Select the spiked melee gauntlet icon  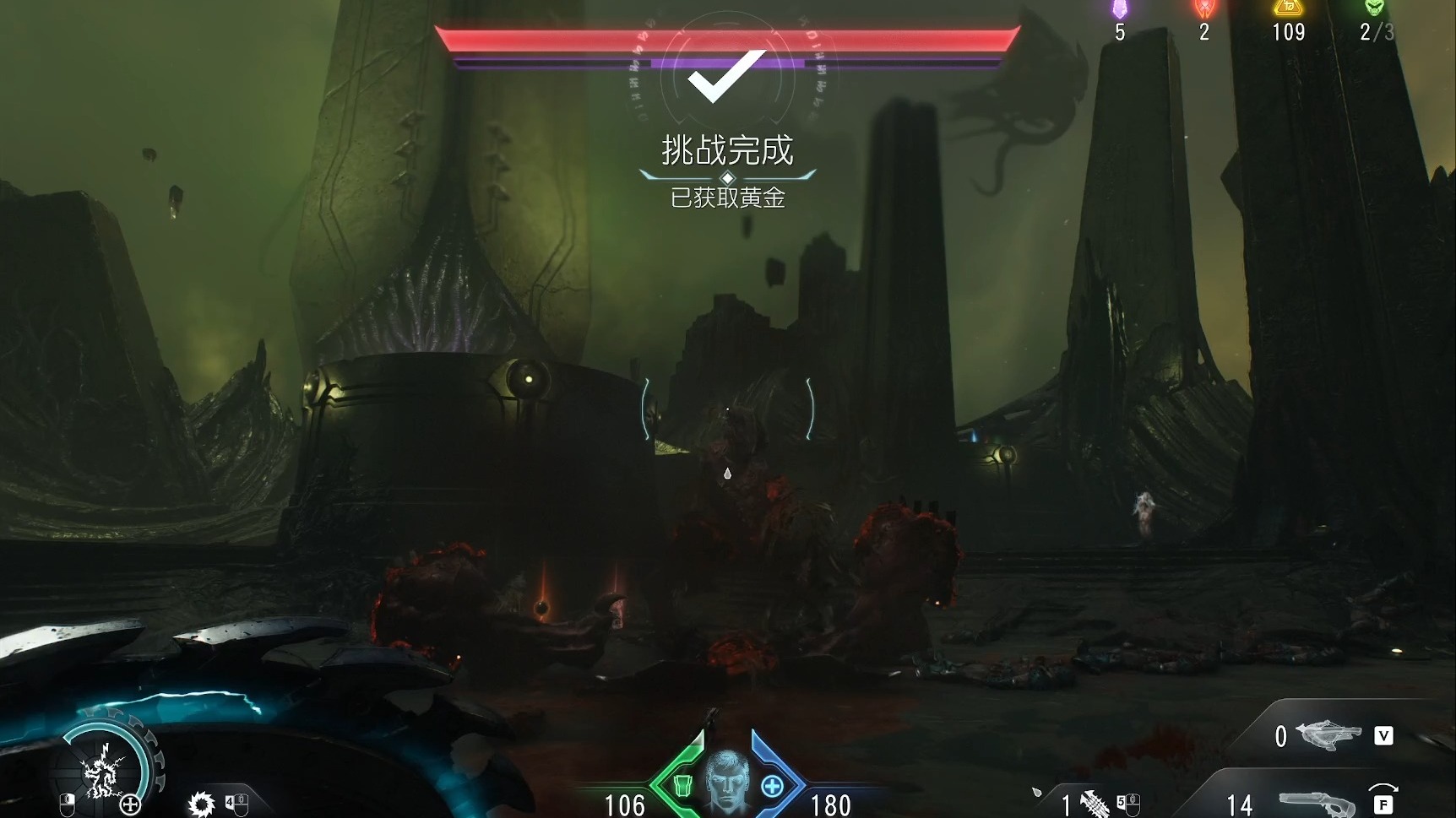(1095, 804)
